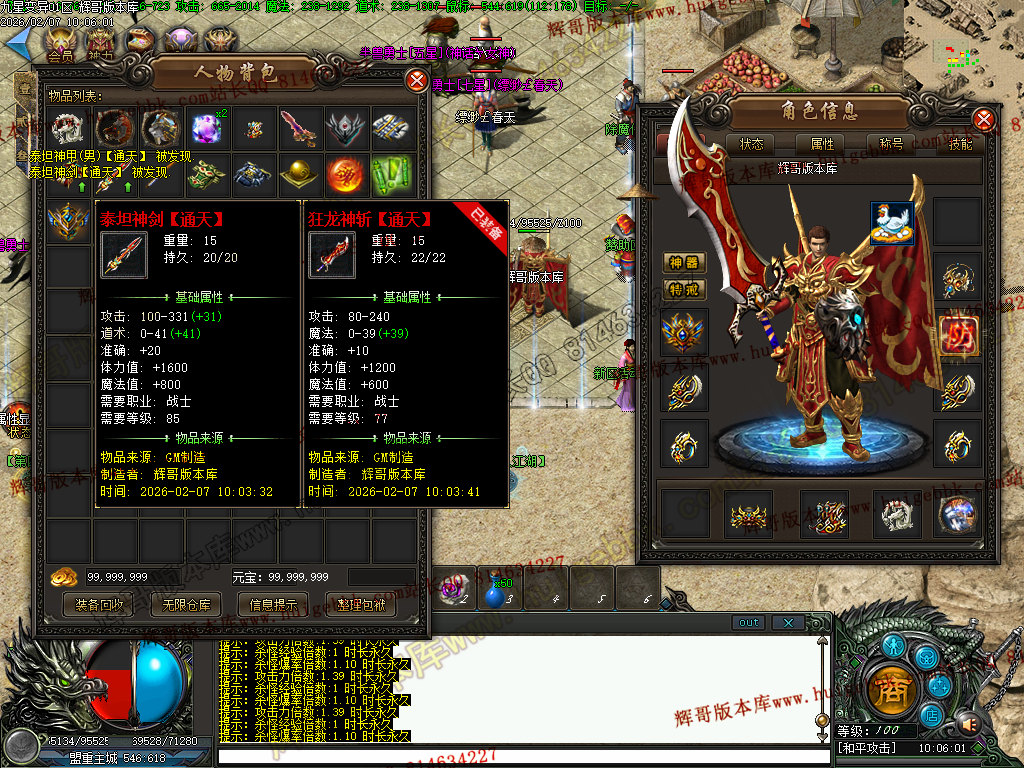Select the purple gem stack in the bag

(x=207, y=128)
